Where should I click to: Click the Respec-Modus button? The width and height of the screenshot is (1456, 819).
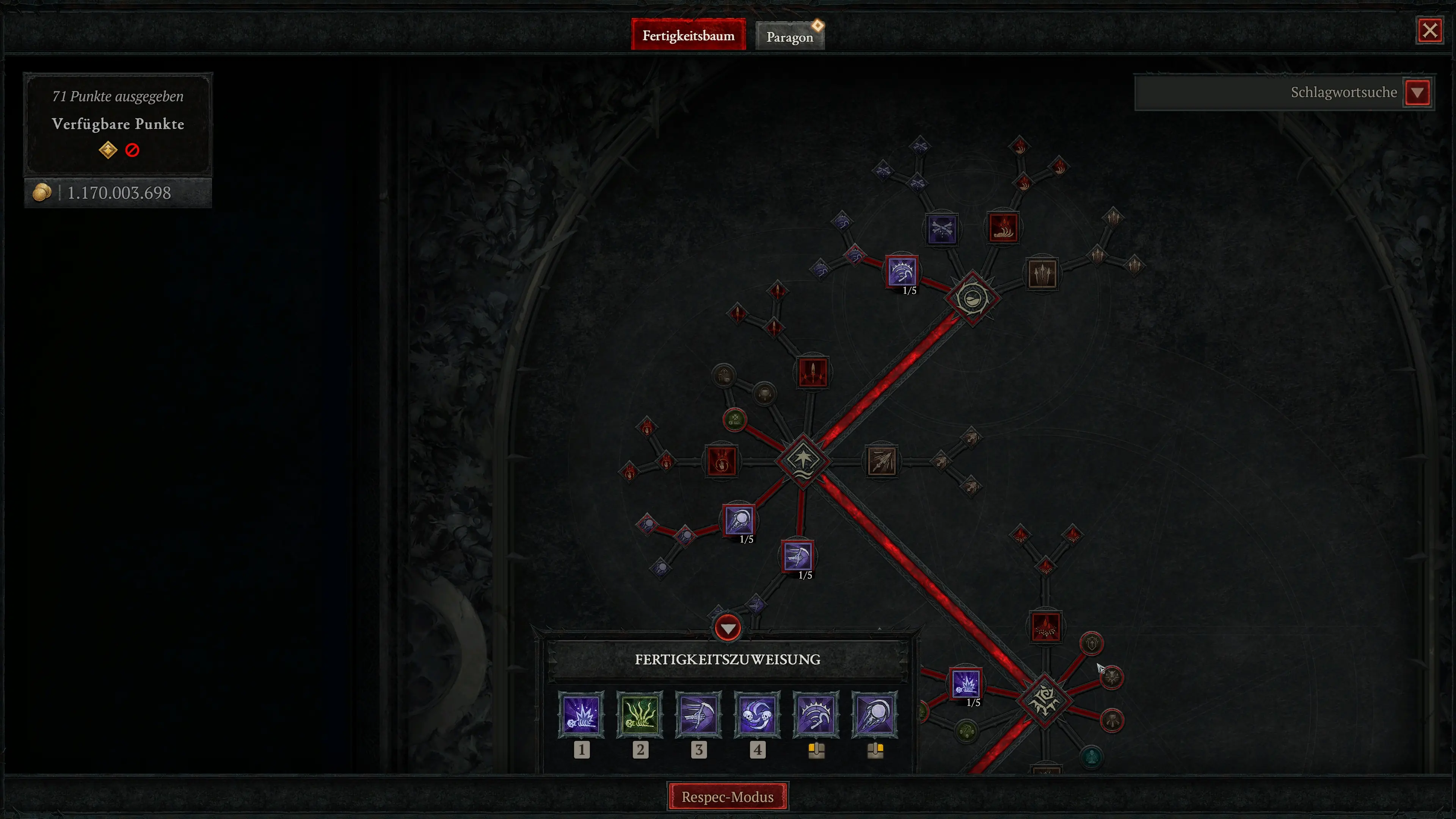[728, 796]
